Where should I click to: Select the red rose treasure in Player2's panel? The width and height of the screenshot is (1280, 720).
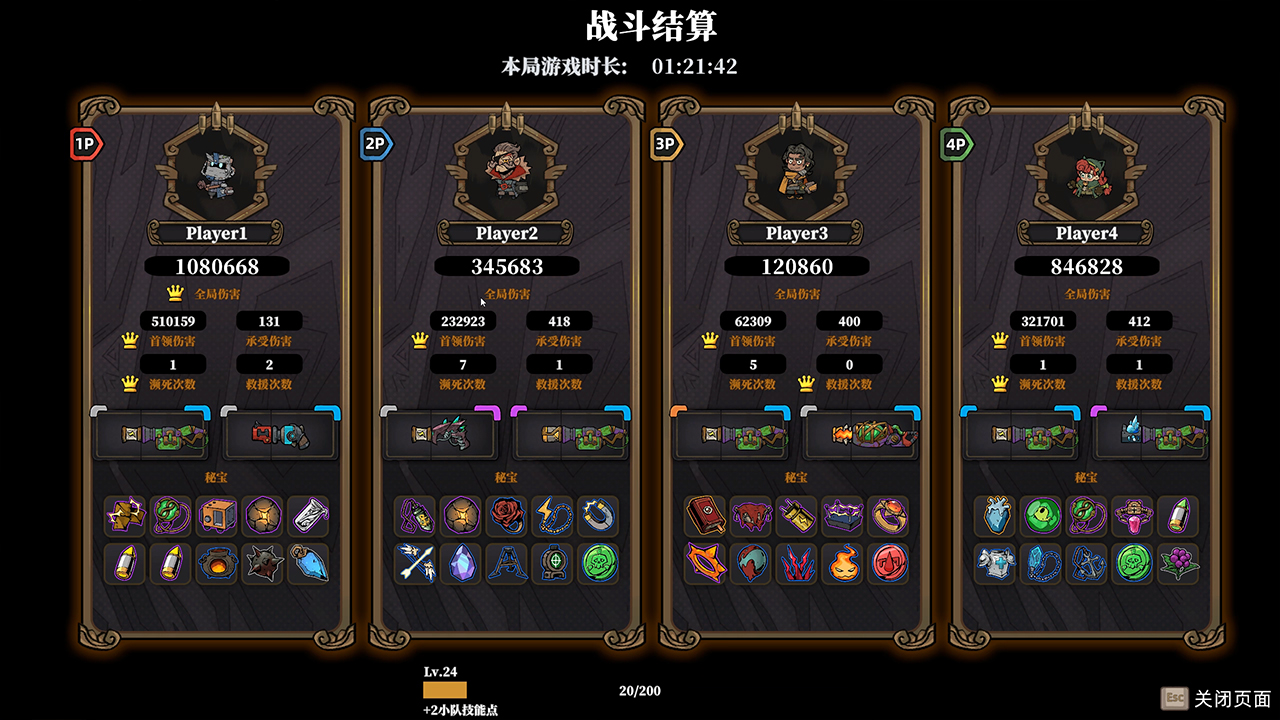coord(508,516)
